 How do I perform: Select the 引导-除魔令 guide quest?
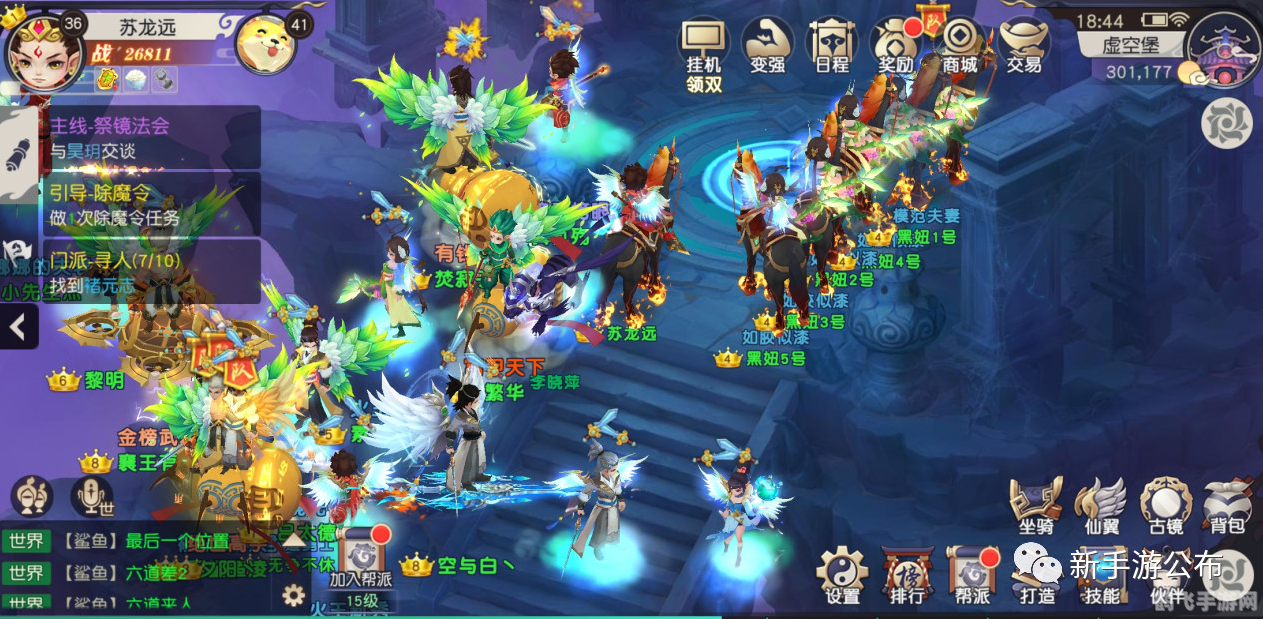pos(150,204)
